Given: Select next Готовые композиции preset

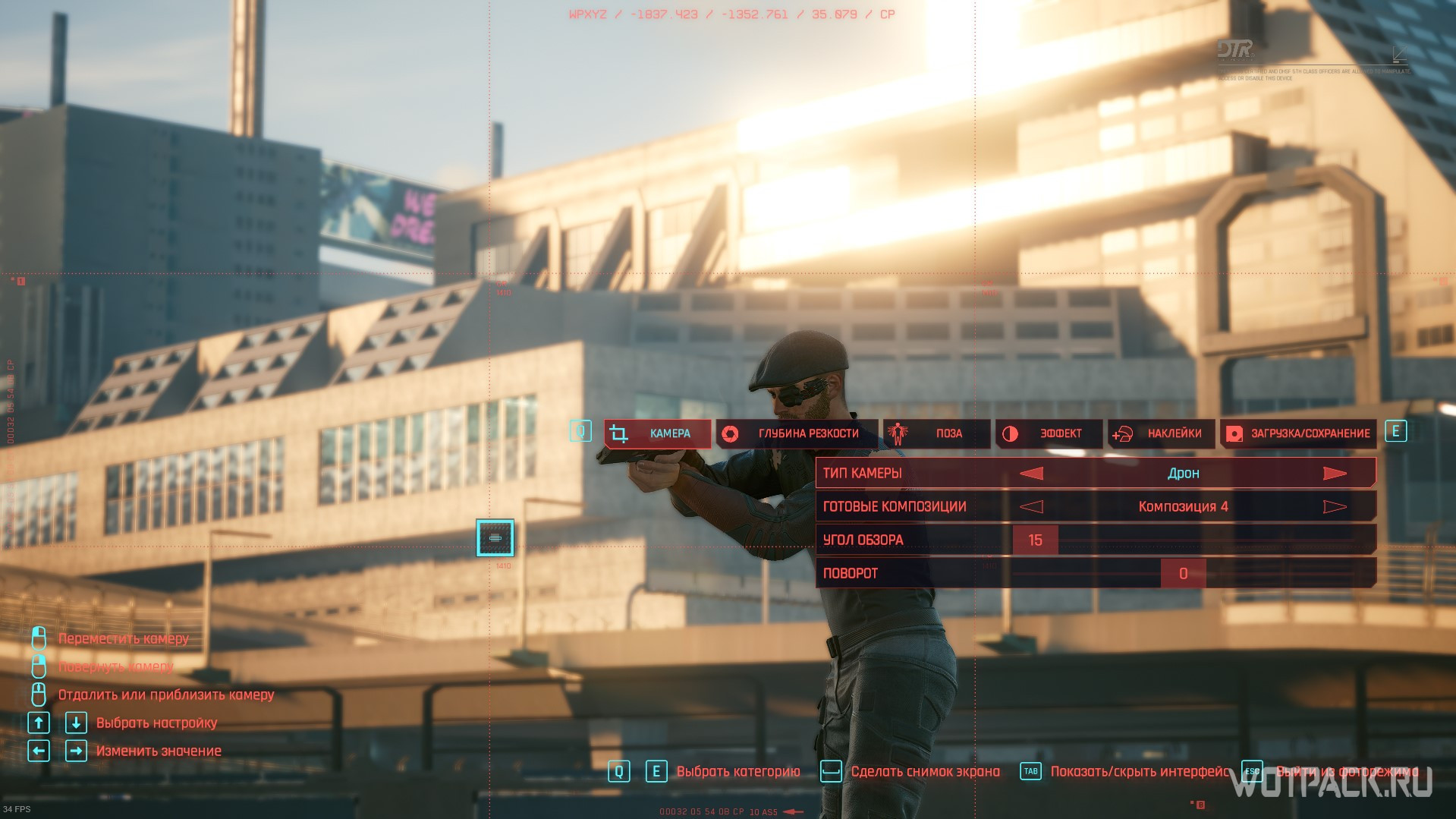Looking at the screenshot, I should [x=1335, y=507].
